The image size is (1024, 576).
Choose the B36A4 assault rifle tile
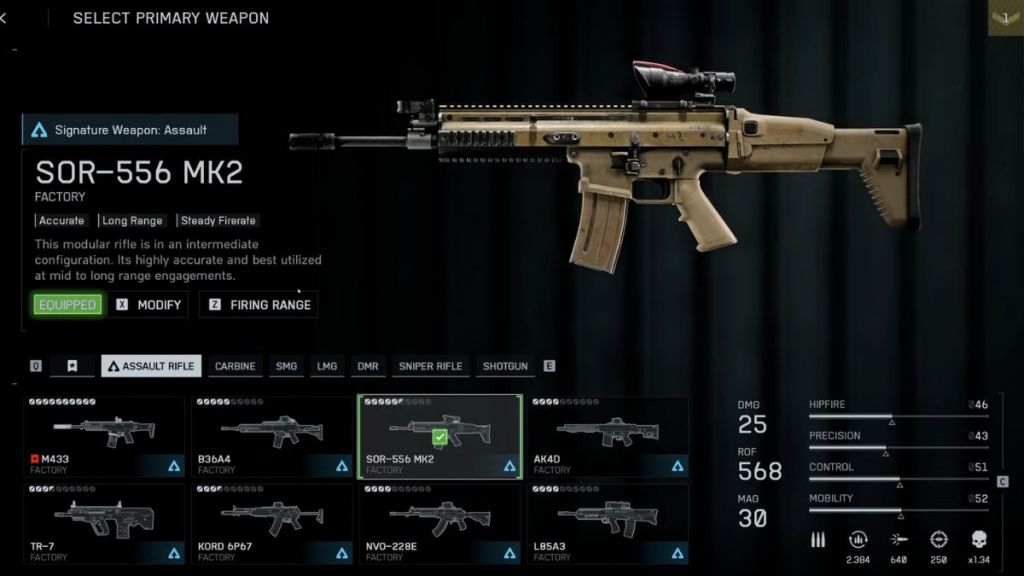tap(272, 436)
